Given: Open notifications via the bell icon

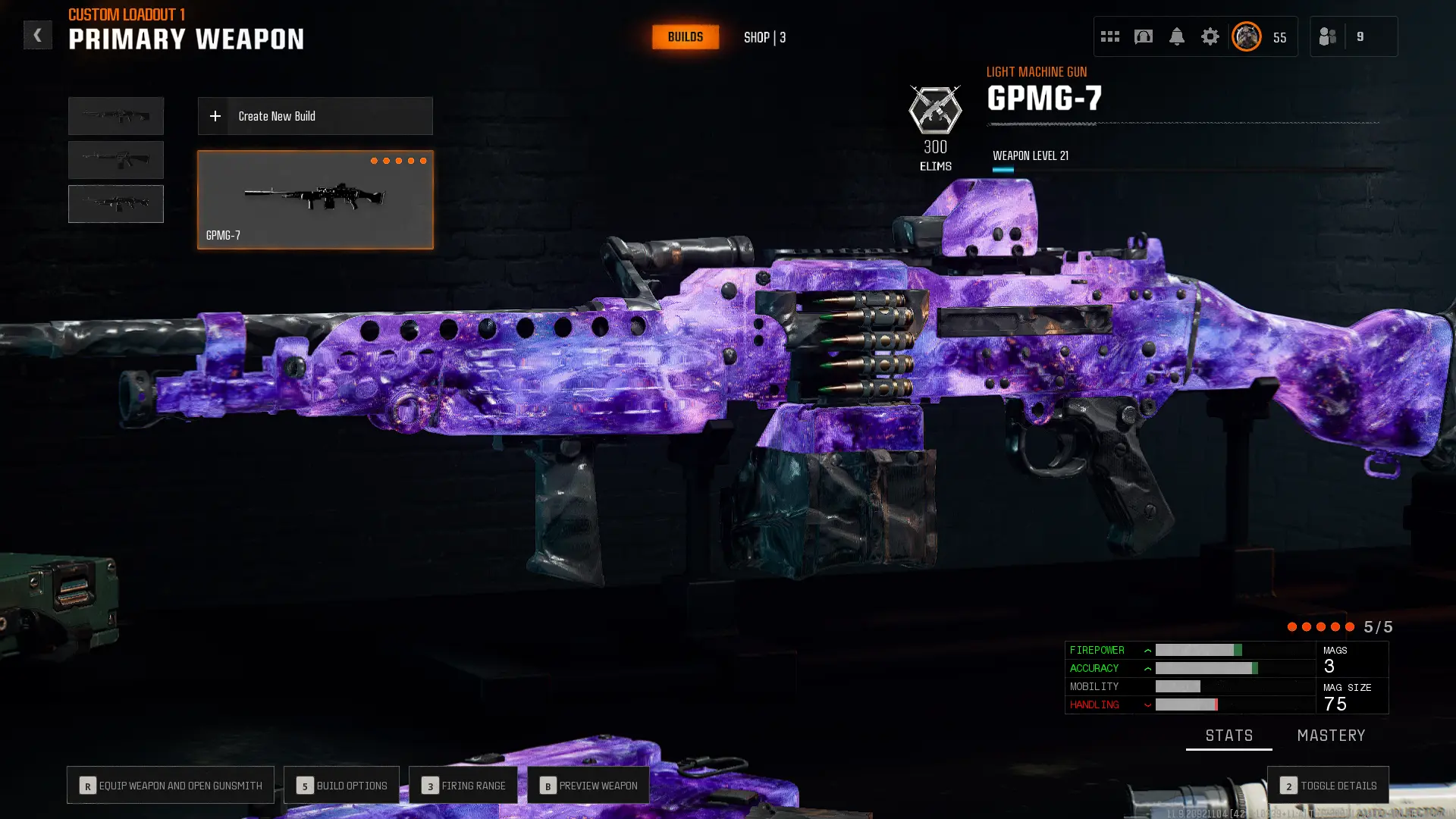Looking at the screenshot, I should point(1178,36).
